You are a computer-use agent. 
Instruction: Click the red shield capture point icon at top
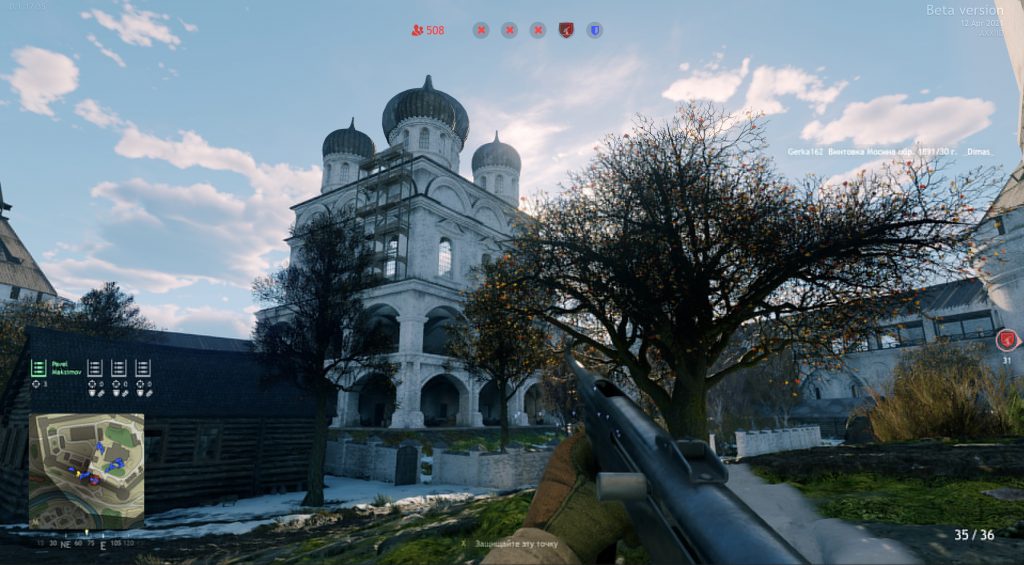tap(566, 30)
